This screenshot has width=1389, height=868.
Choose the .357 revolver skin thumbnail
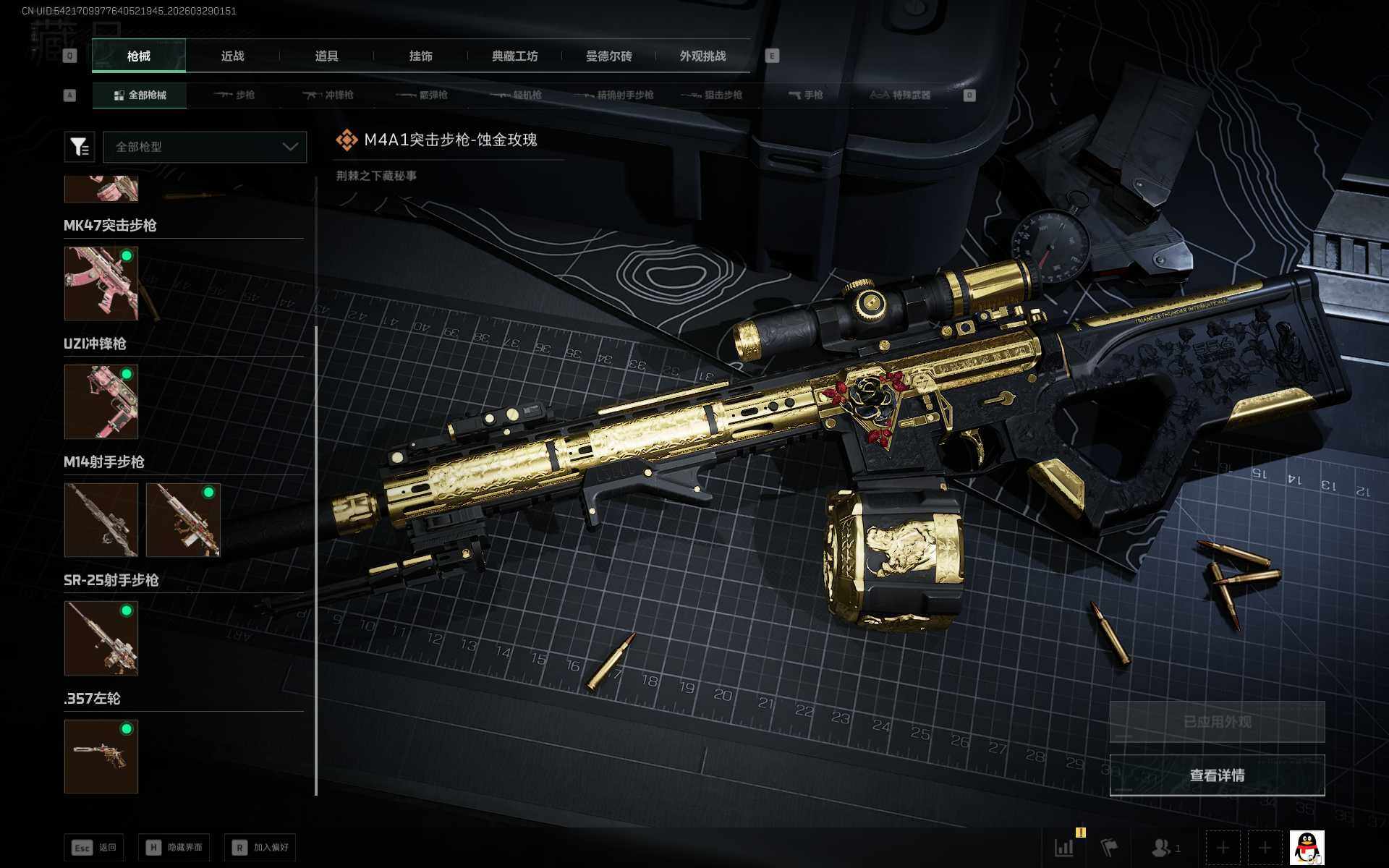point(101,756)
